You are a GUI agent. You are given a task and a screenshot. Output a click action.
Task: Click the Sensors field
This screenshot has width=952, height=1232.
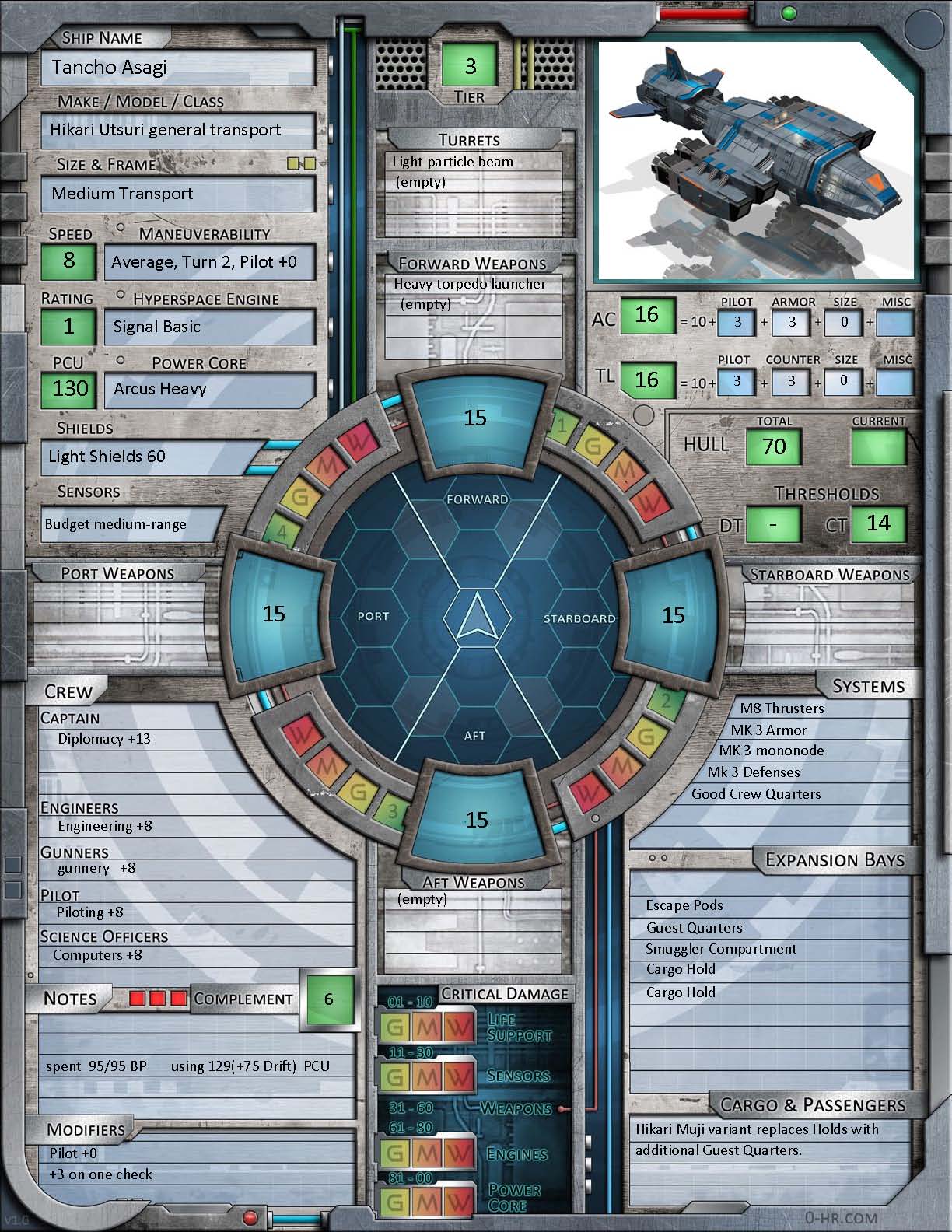(132, 524)
